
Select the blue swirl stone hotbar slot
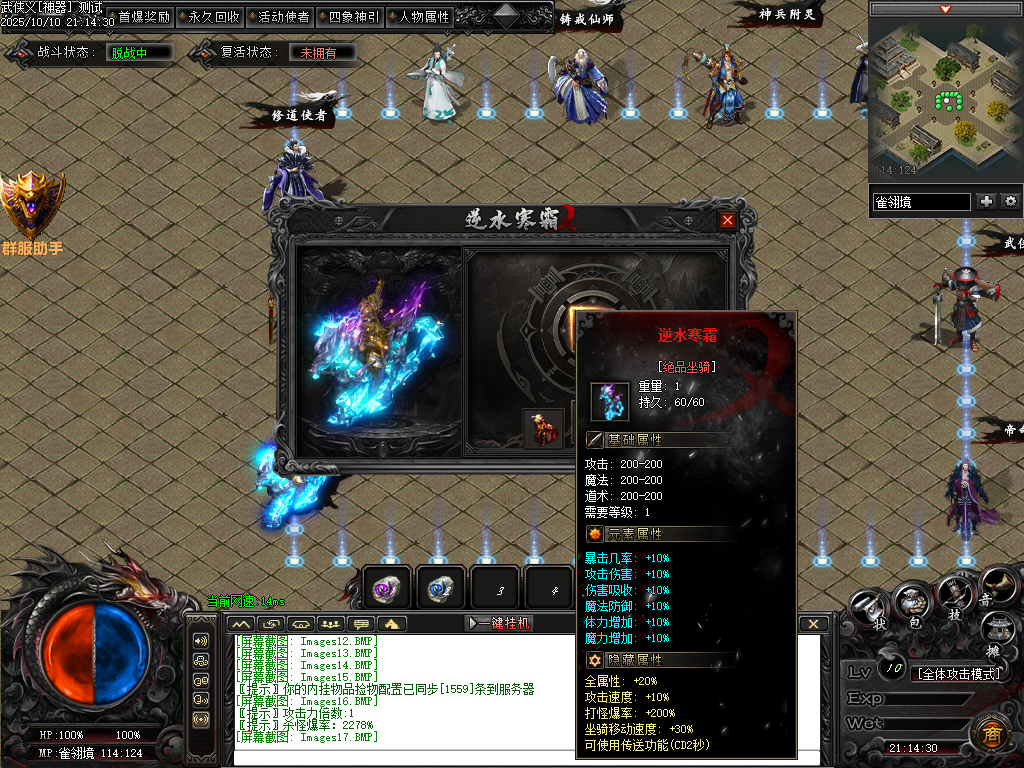pyautogui.click(x=441, y=589)
